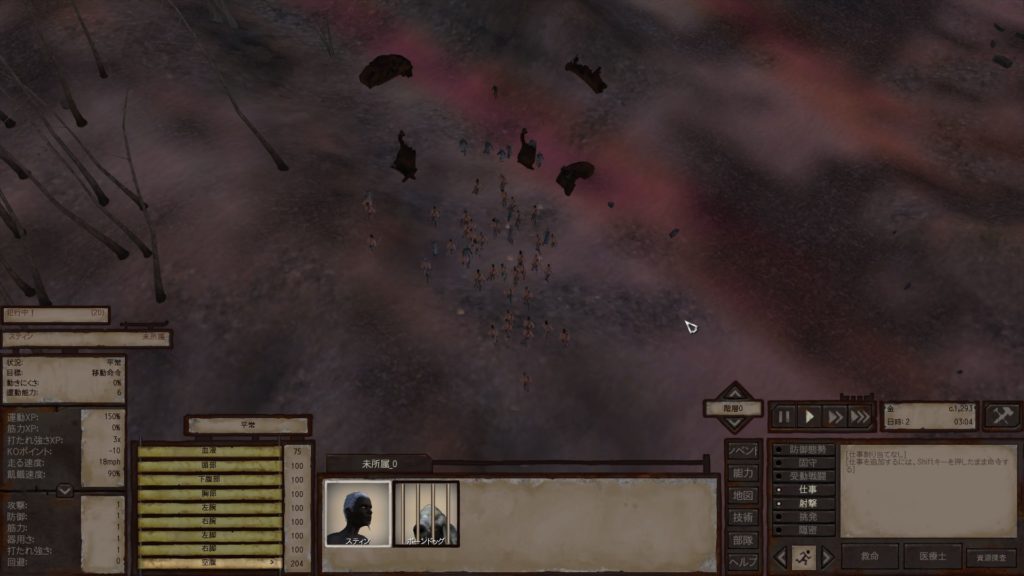
Task: Select the スティン character portrait
Action: coord(357,514)
